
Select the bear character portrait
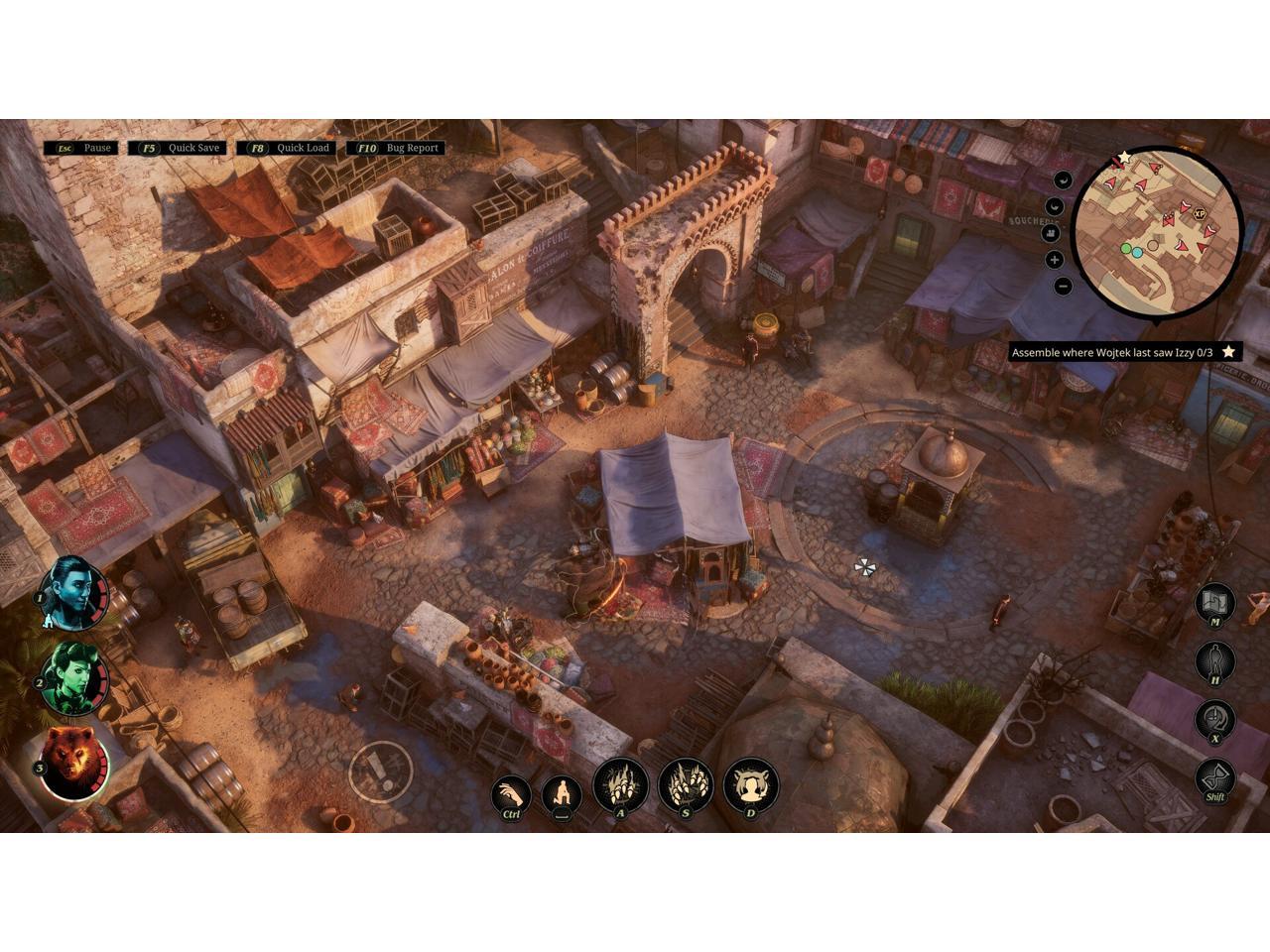tap(73, 763)
